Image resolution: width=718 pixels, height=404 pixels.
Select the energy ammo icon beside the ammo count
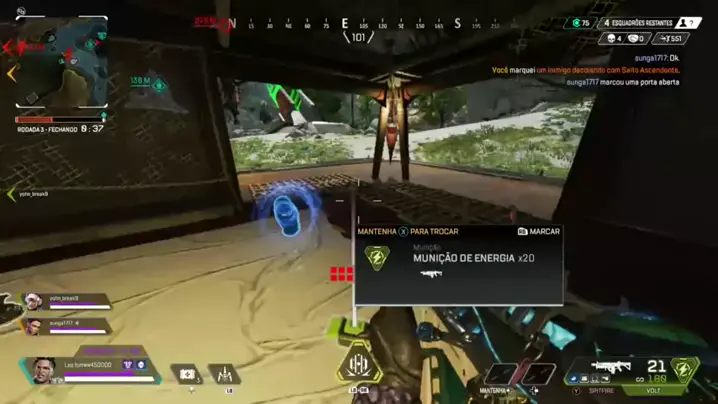(x=685, y=369)
